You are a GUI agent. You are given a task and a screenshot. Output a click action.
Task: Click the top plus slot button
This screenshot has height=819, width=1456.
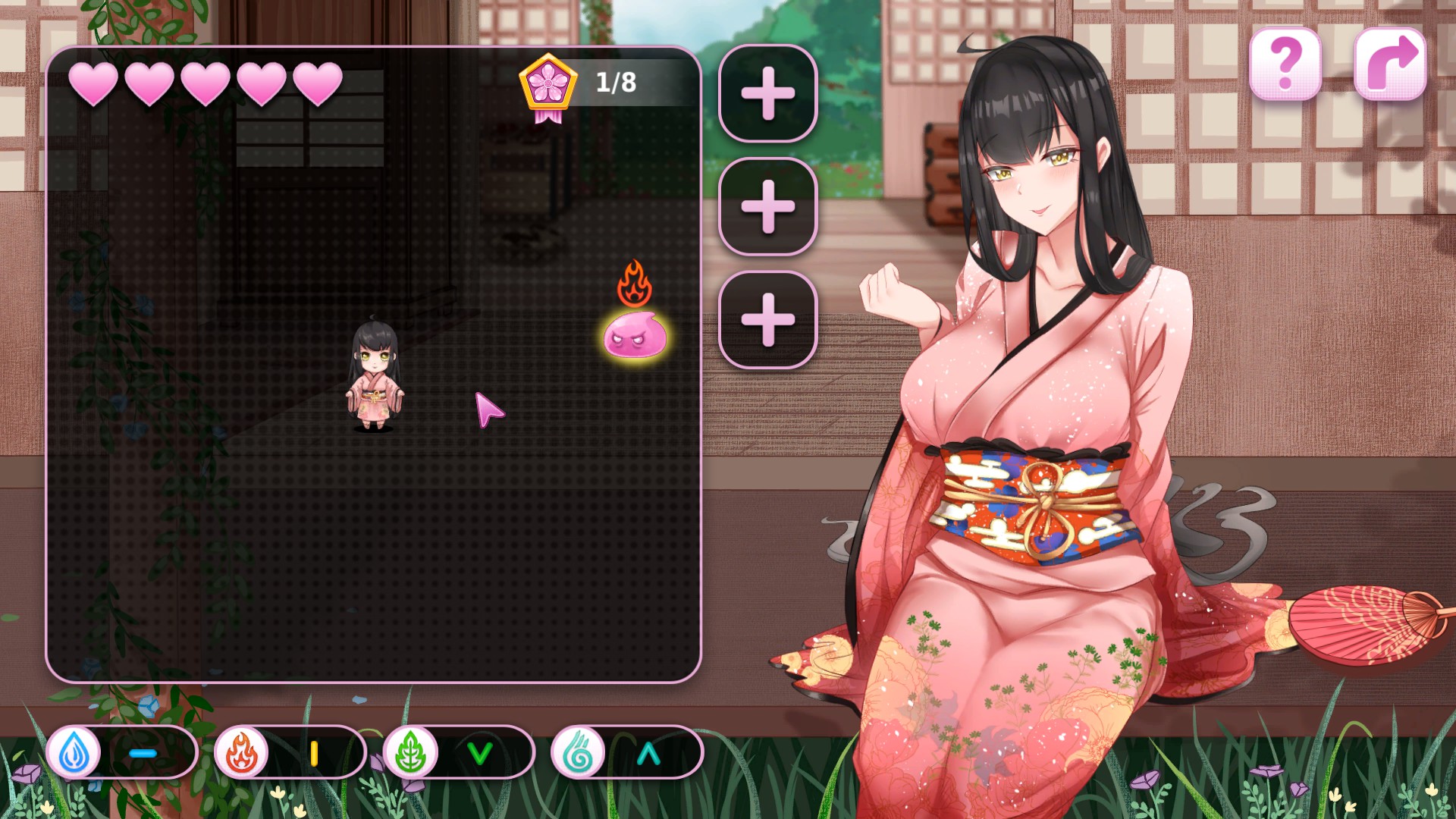(769, 93)
